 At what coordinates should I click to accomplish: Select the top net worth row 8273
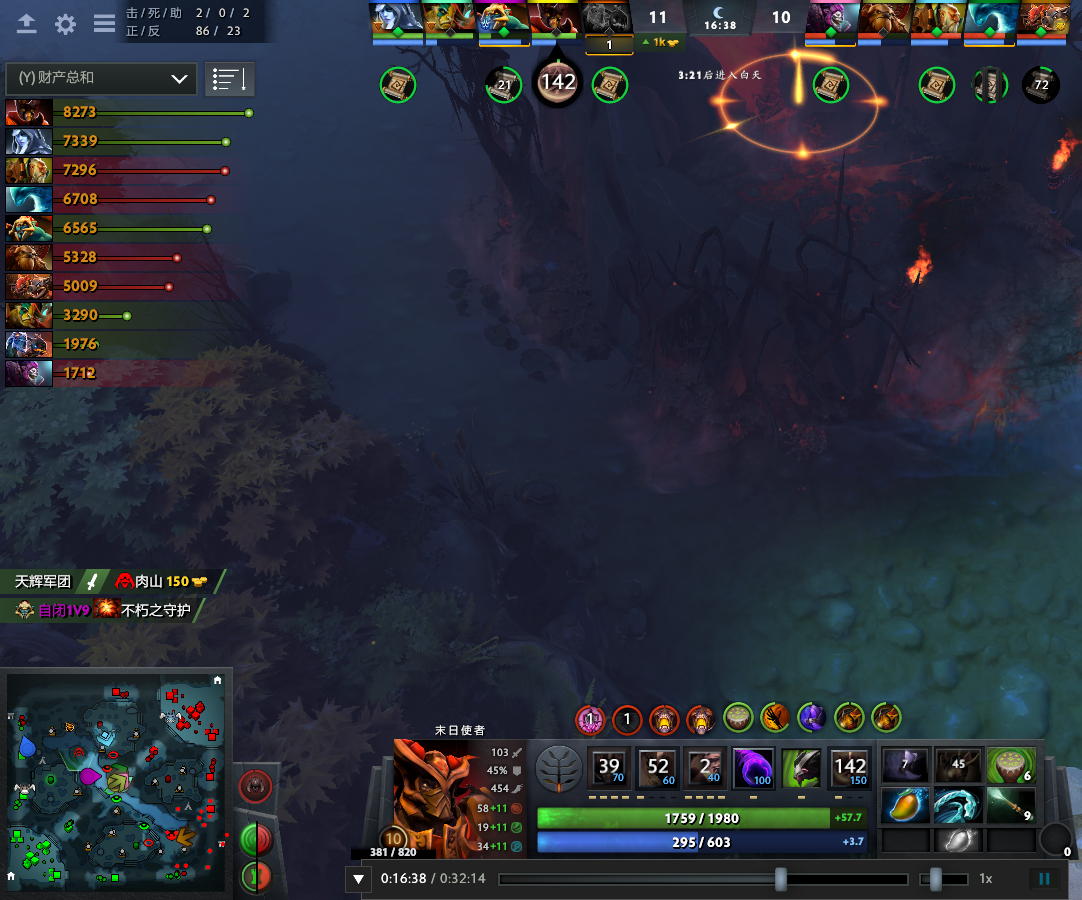tap(128, 113)
